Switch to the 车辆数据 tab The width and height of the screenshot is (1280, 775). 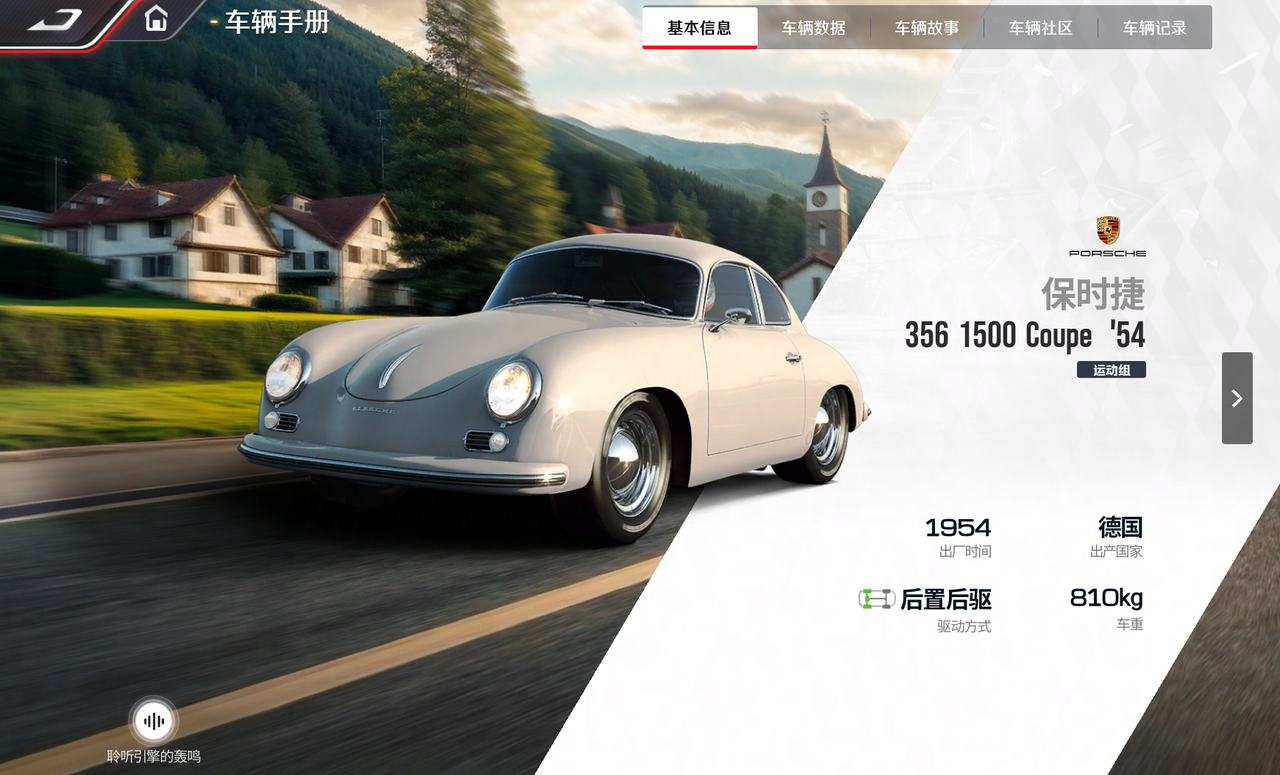pyautogui.click(x=814, y=28)
